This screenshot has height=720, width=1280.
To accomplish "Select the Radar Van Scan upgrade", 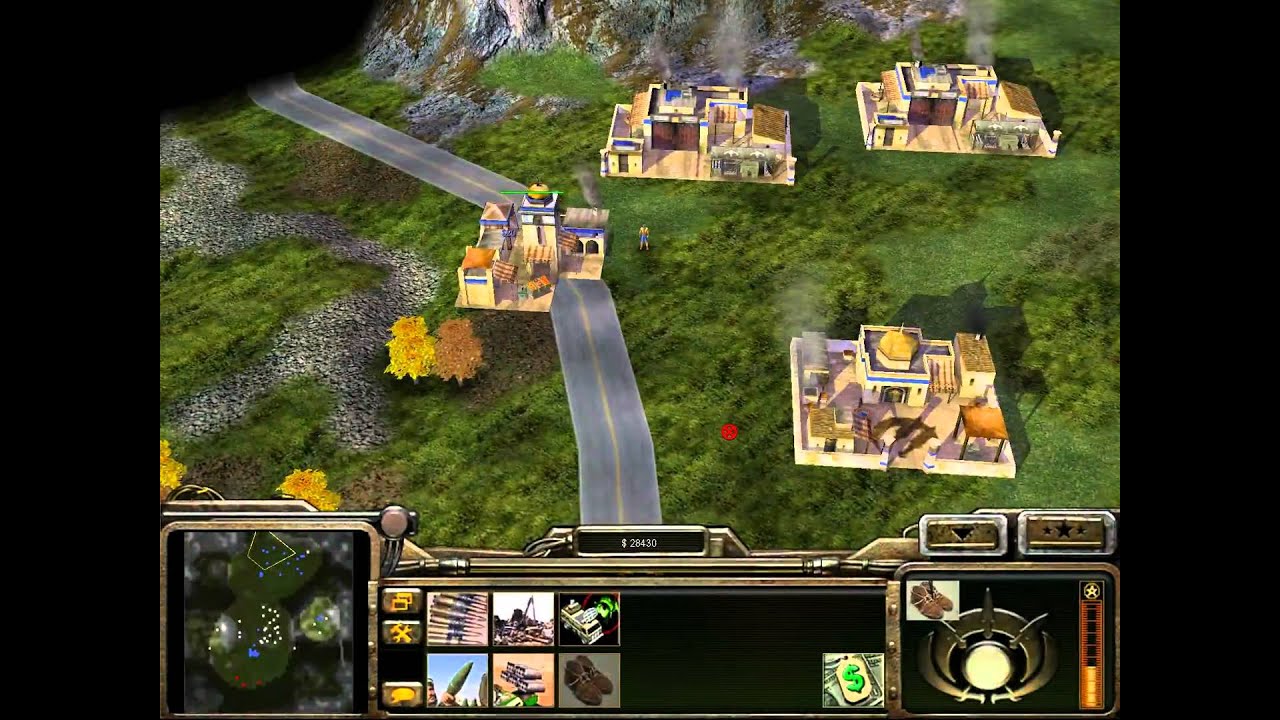I will [x=589, y=618].
